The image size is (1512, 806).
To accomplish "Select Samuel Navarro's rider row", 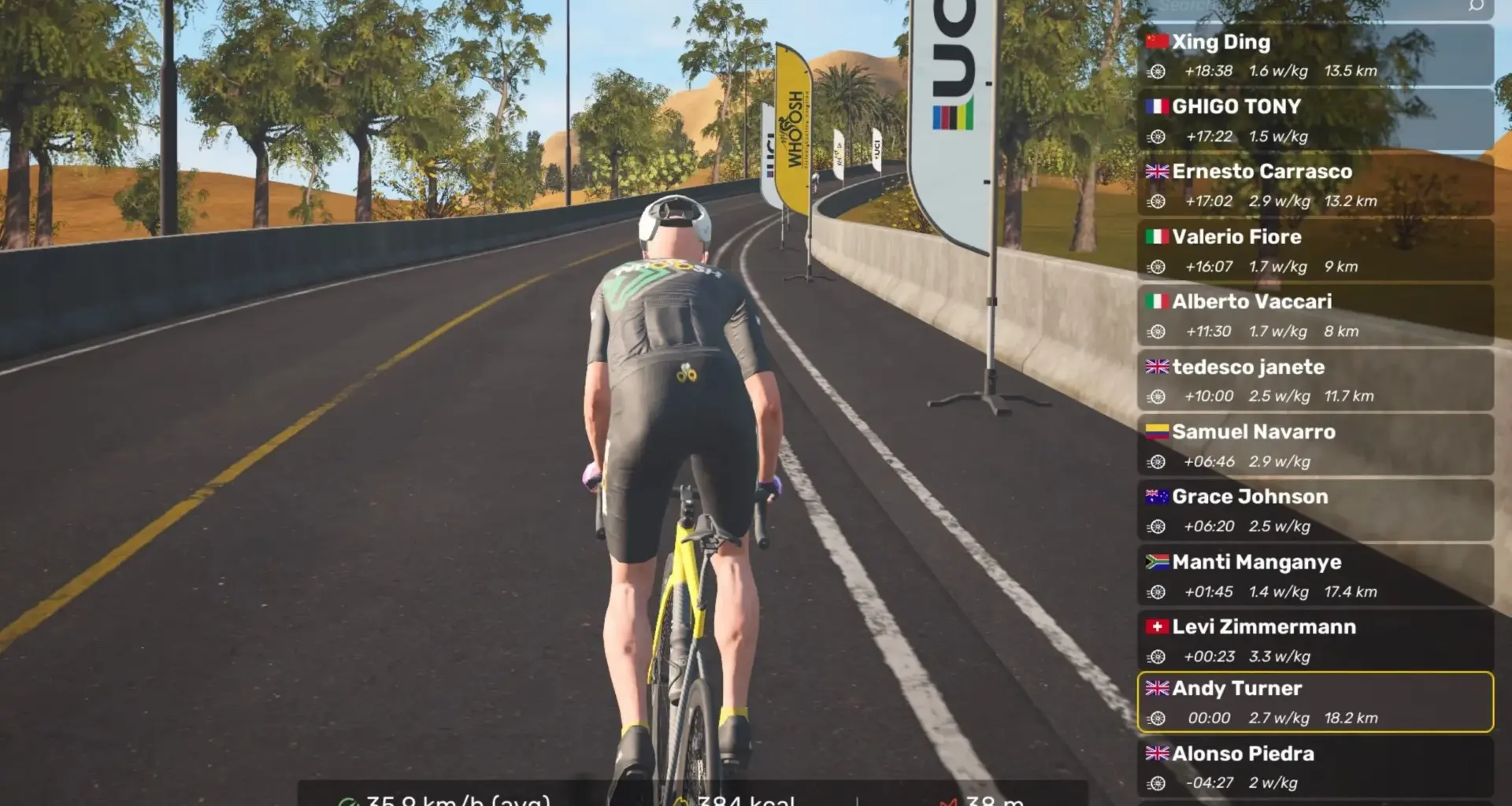I will [x=1315, y=446].
